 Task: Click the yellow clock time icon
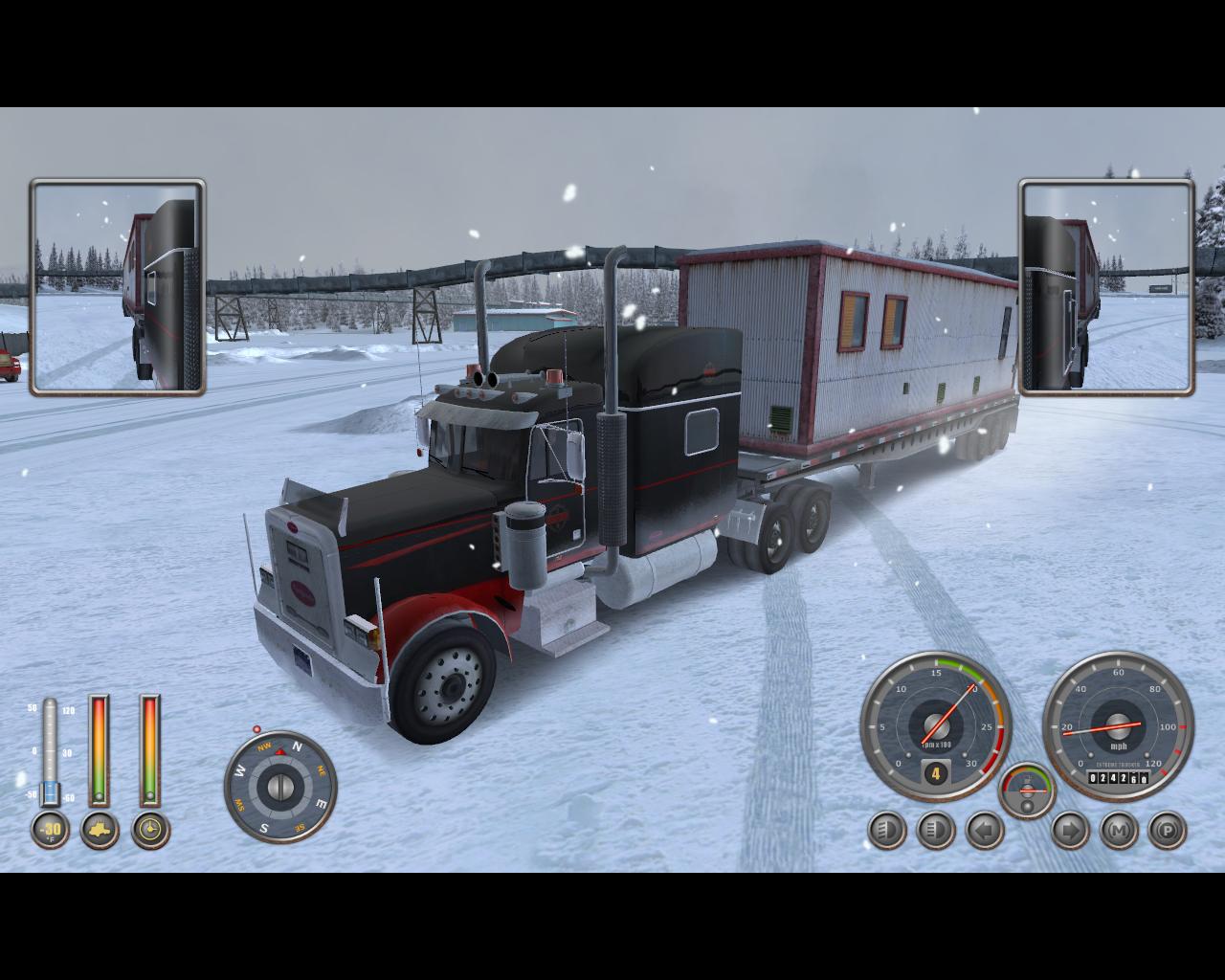(x=150, y=830)
